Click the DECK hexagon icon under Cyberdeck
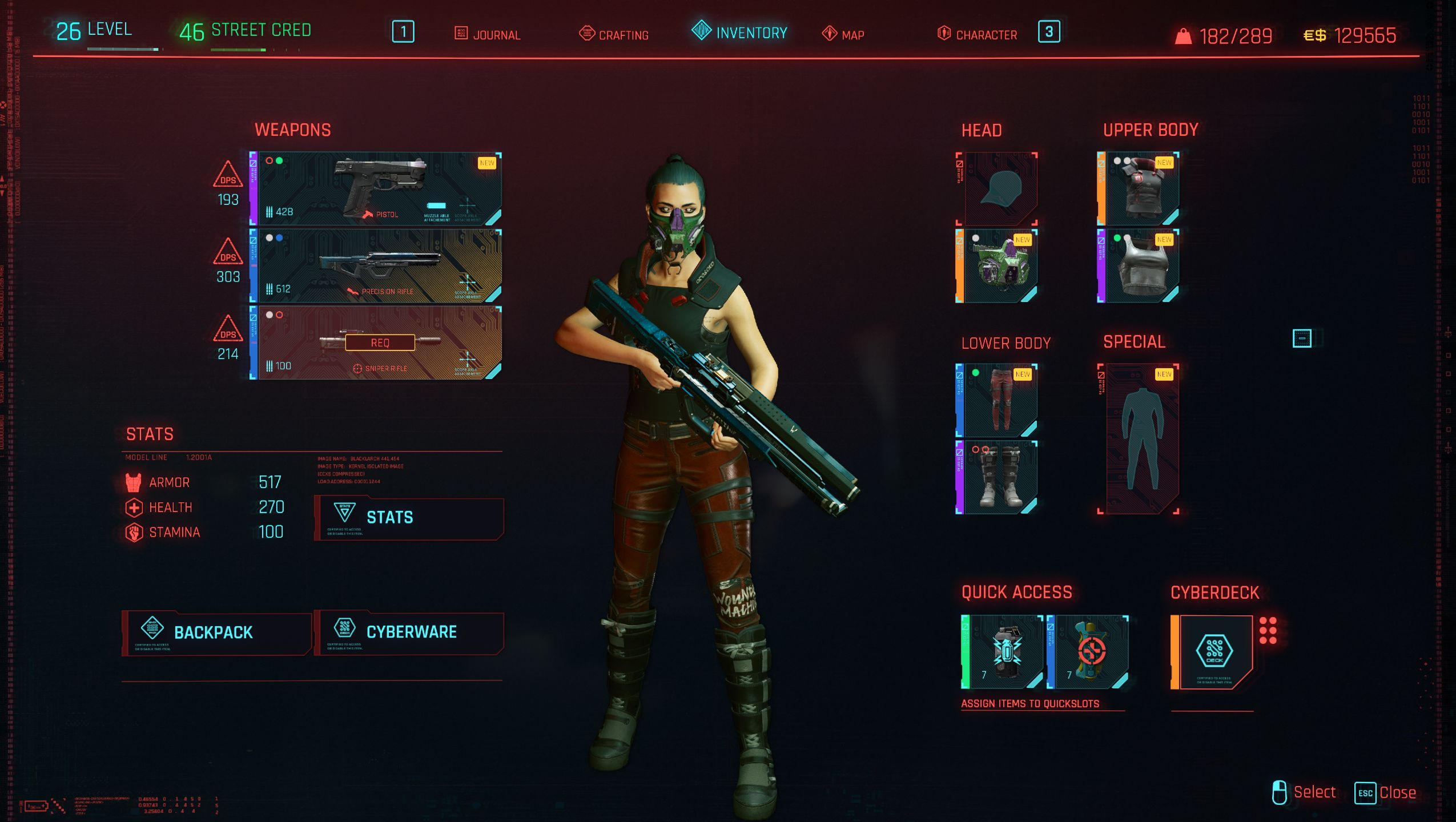 coord(1214,649)
